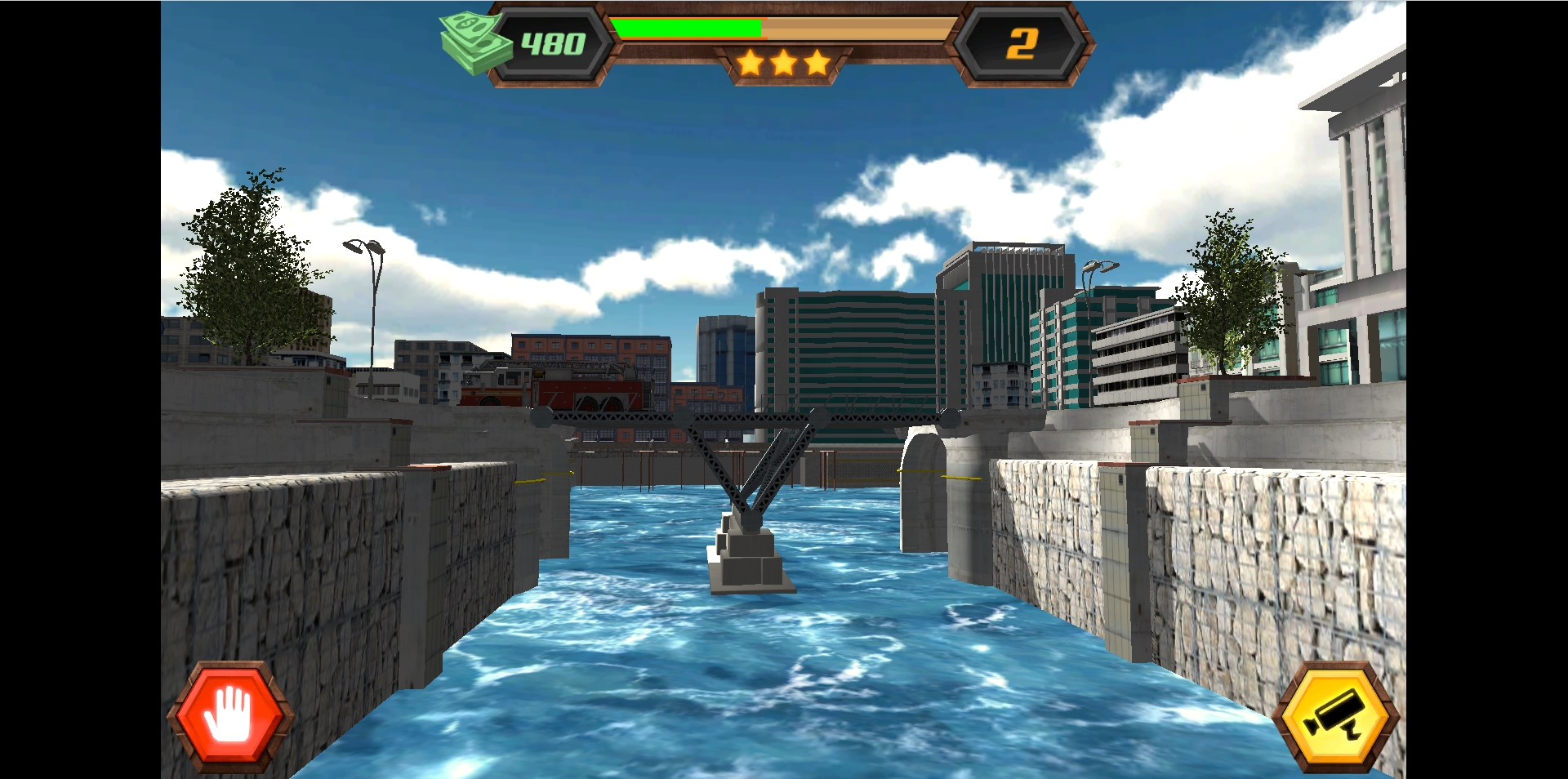Switch view with the yellow camera button

click(1335, 717)
